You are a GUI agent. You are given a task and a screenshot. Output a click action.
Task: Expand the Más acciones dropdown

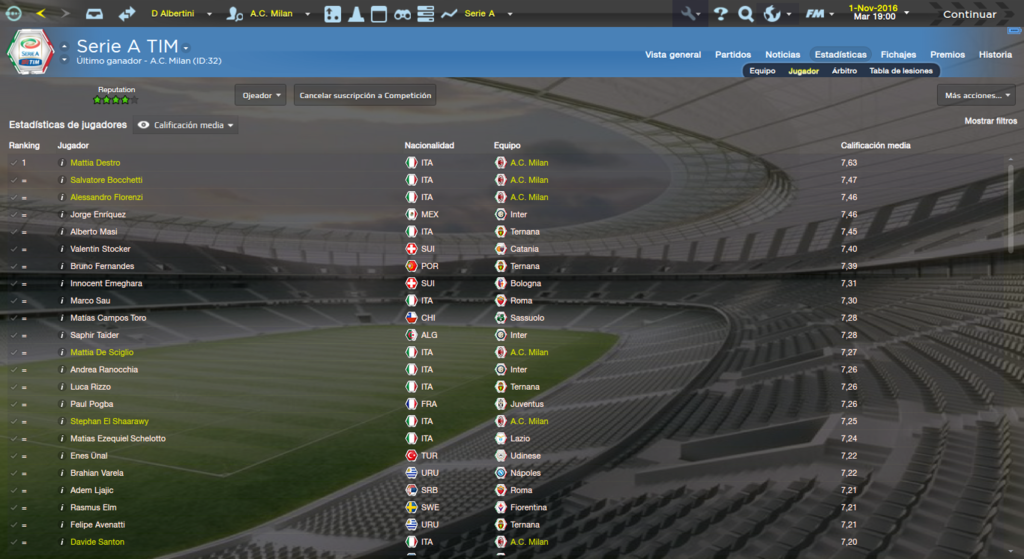(x=976, y=95)
